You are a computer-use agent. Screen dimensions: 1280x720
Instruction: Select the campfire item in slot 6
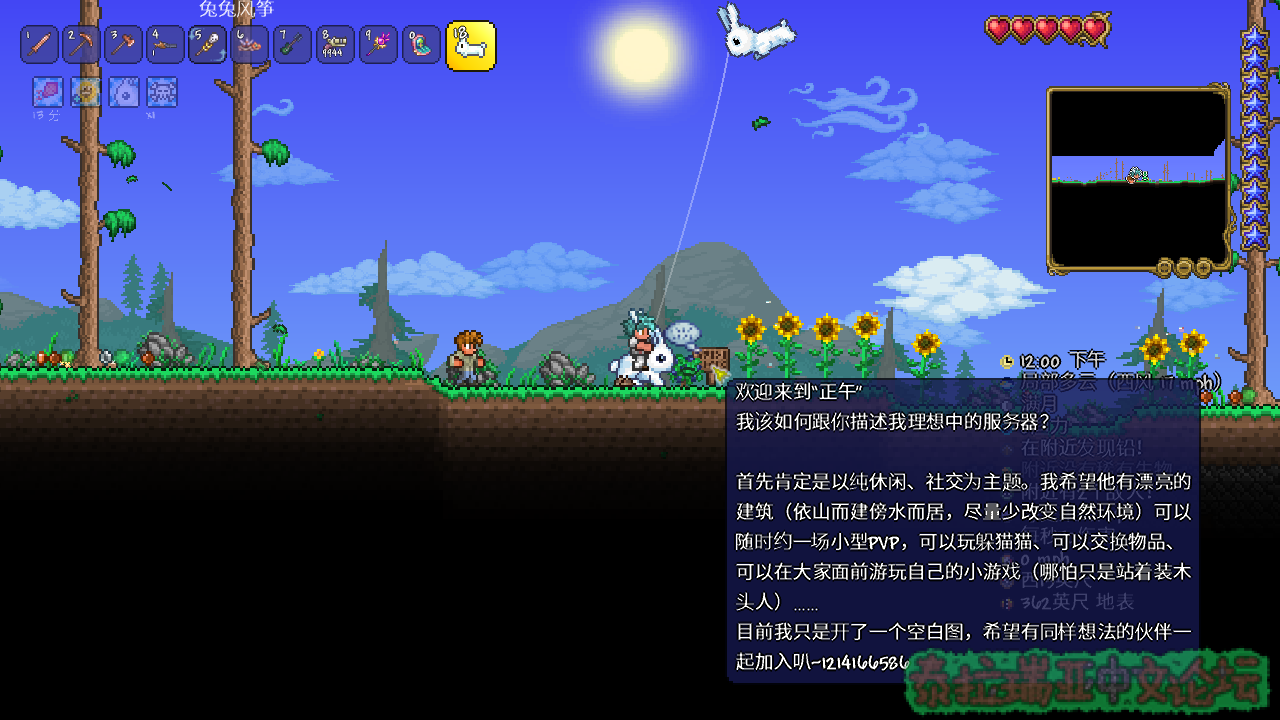[x=250, y=45]
